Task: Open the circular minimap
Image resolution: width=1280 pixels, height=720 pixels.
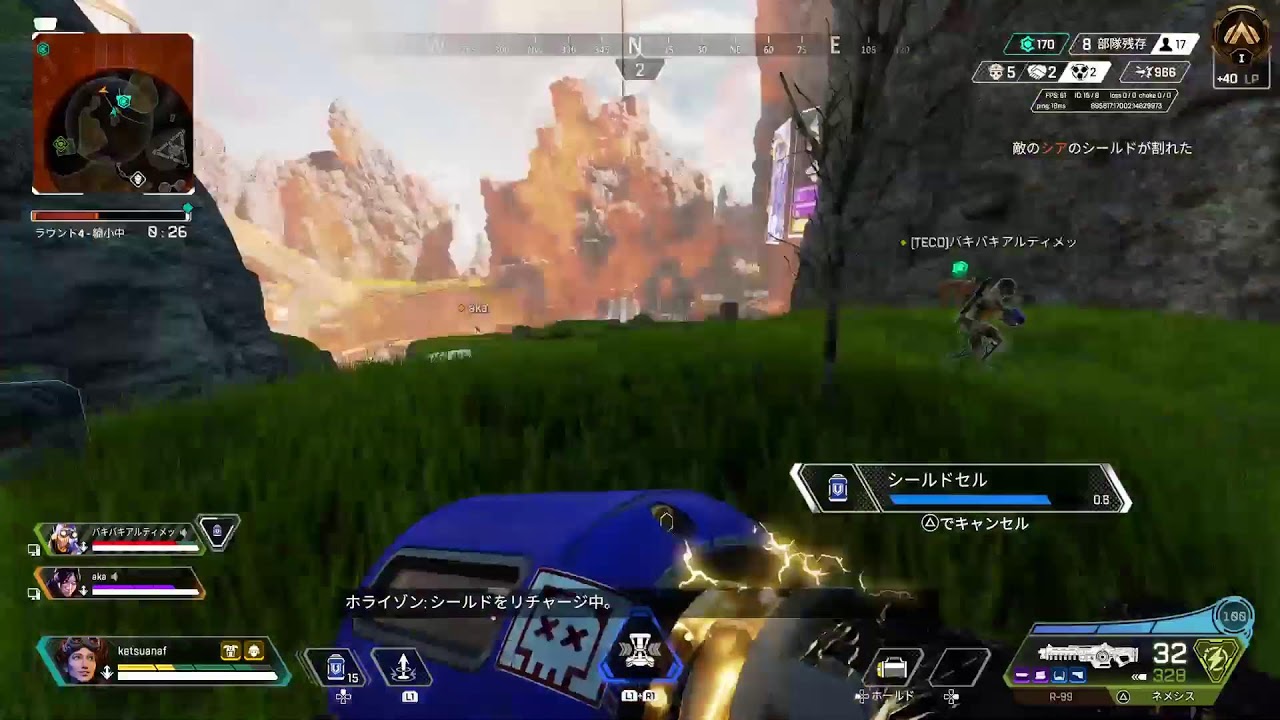Action: [112, 114]
